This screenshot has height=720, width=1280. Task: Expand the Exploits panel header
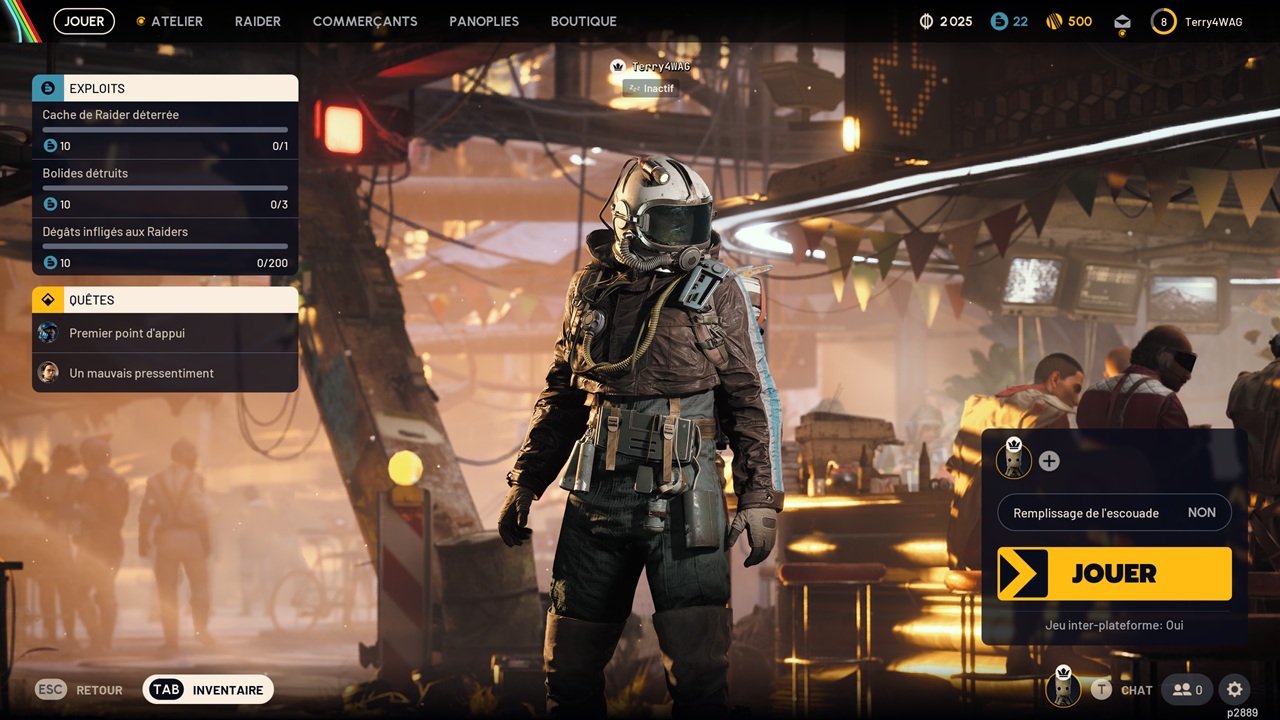pos(165,88)
